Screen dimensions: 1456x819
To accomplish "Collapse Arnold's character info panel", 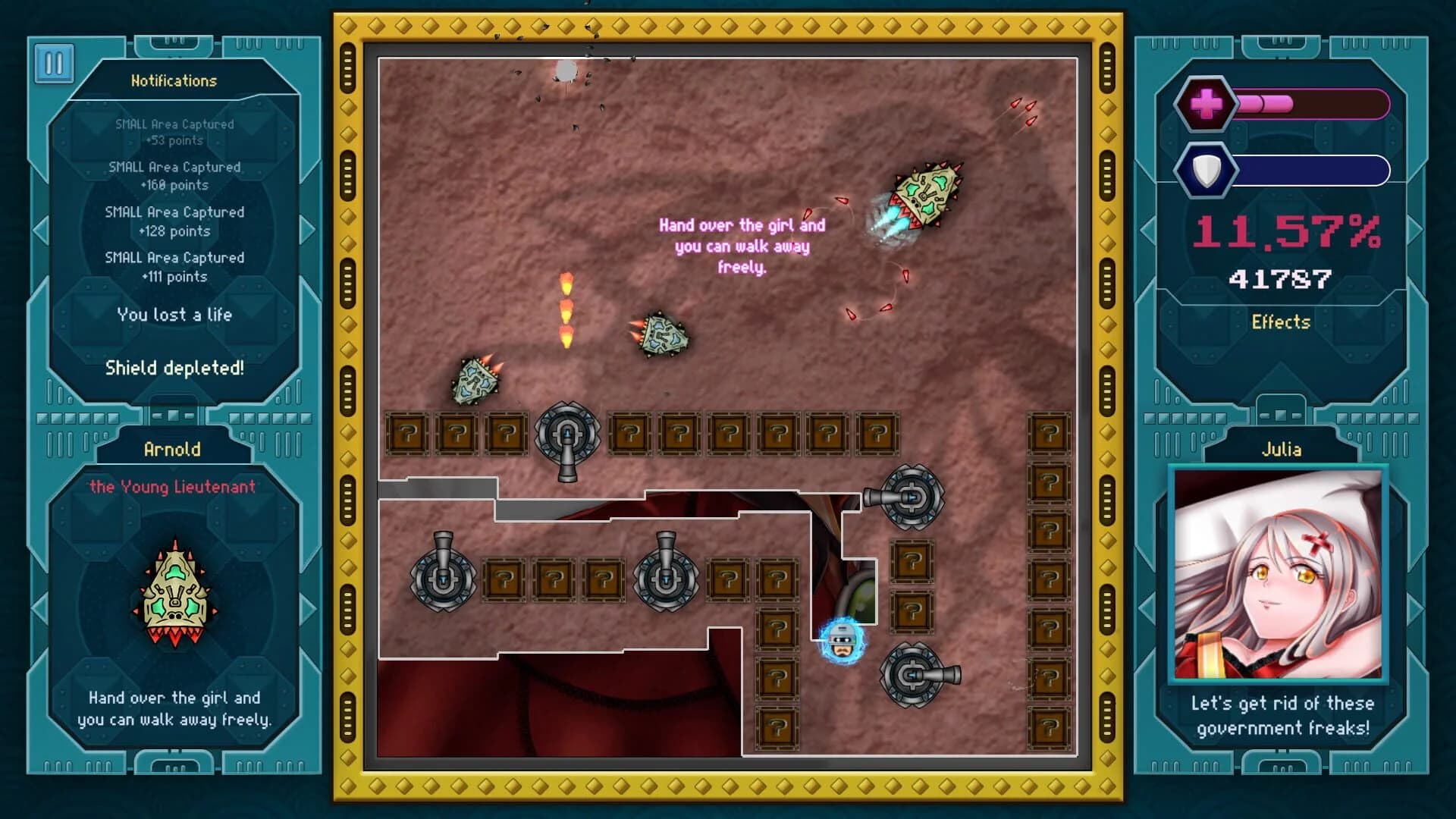I will click(x=174, y=448).
